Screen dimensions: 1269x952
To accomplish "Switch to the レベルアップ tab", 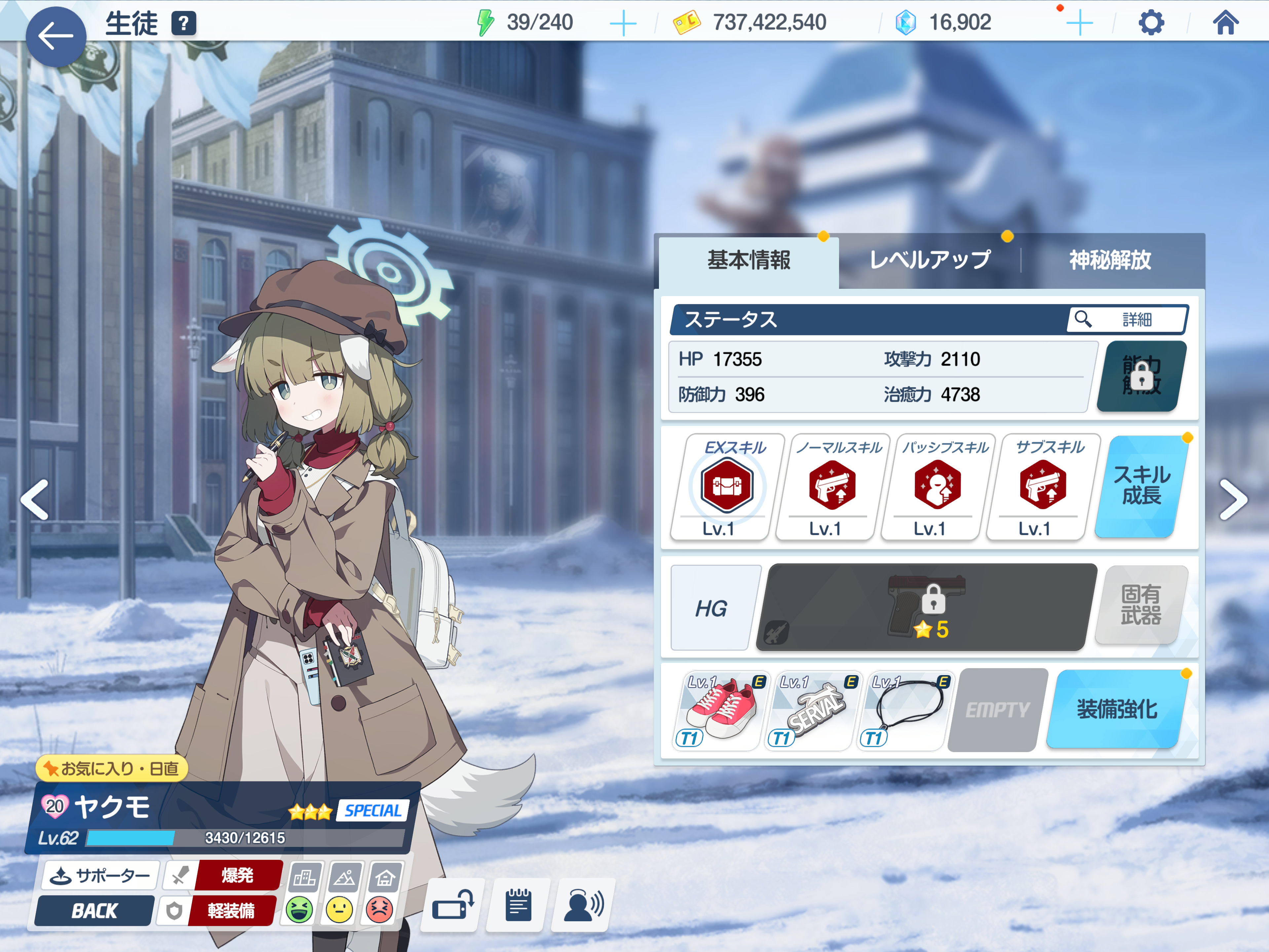I will pyautogui.click(x=929, y=260).
